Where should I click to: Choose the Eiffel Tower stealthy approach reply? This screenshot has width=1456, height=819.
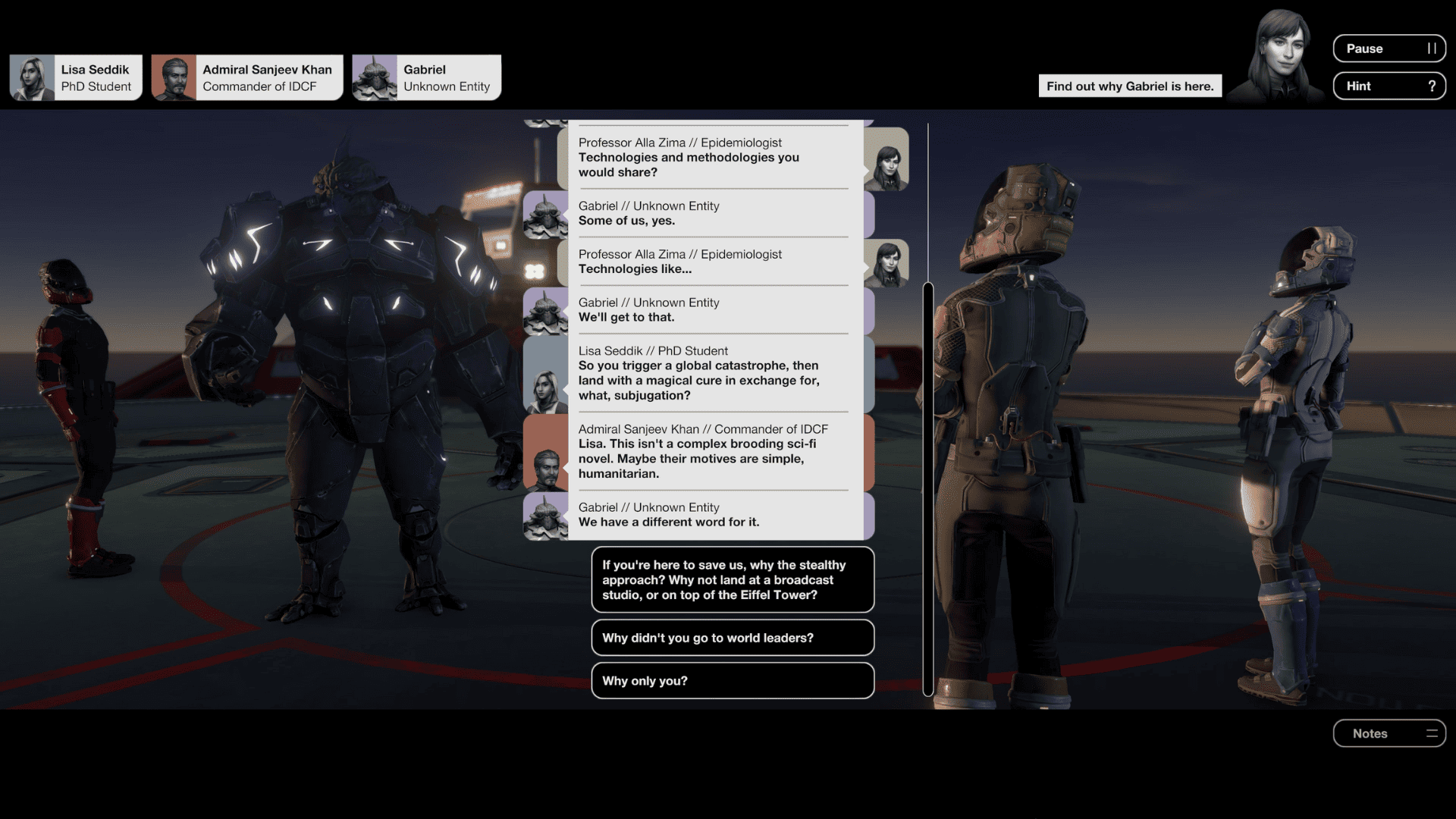click(732, 580)
